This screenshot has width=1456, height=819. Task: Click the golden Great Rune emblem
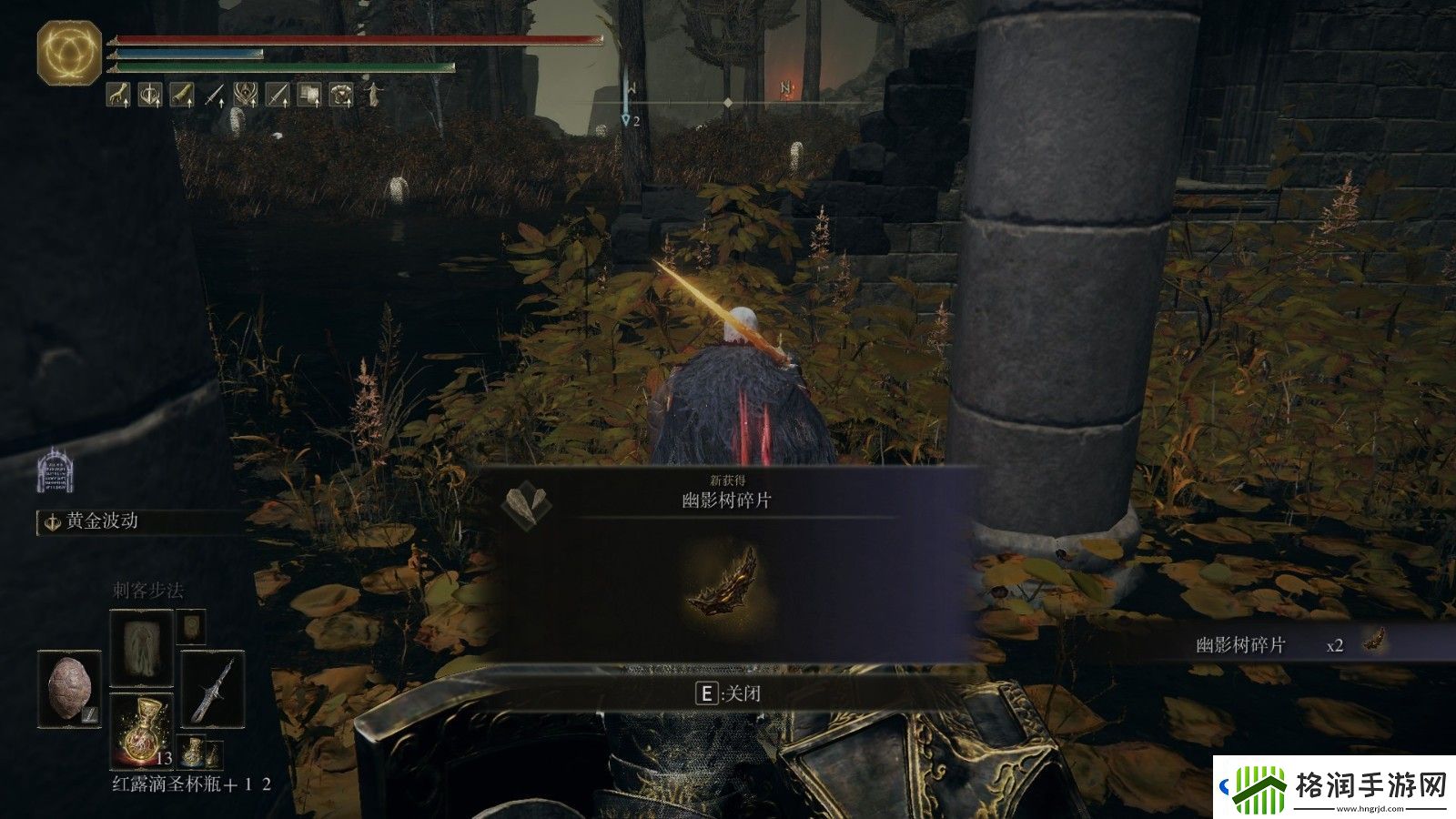tap(69, 54)
